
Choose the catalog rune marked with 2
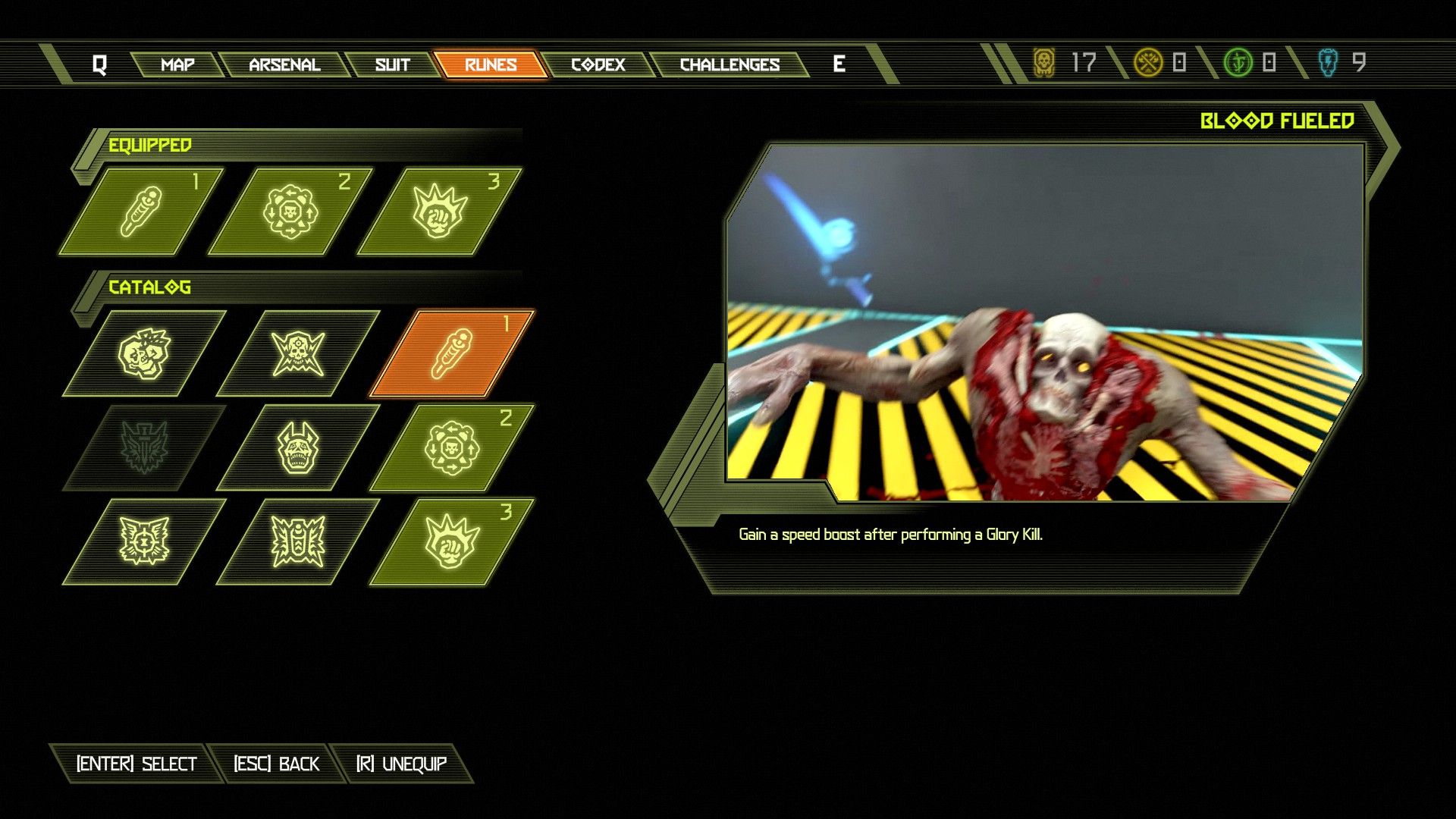[x=452, y=447]
